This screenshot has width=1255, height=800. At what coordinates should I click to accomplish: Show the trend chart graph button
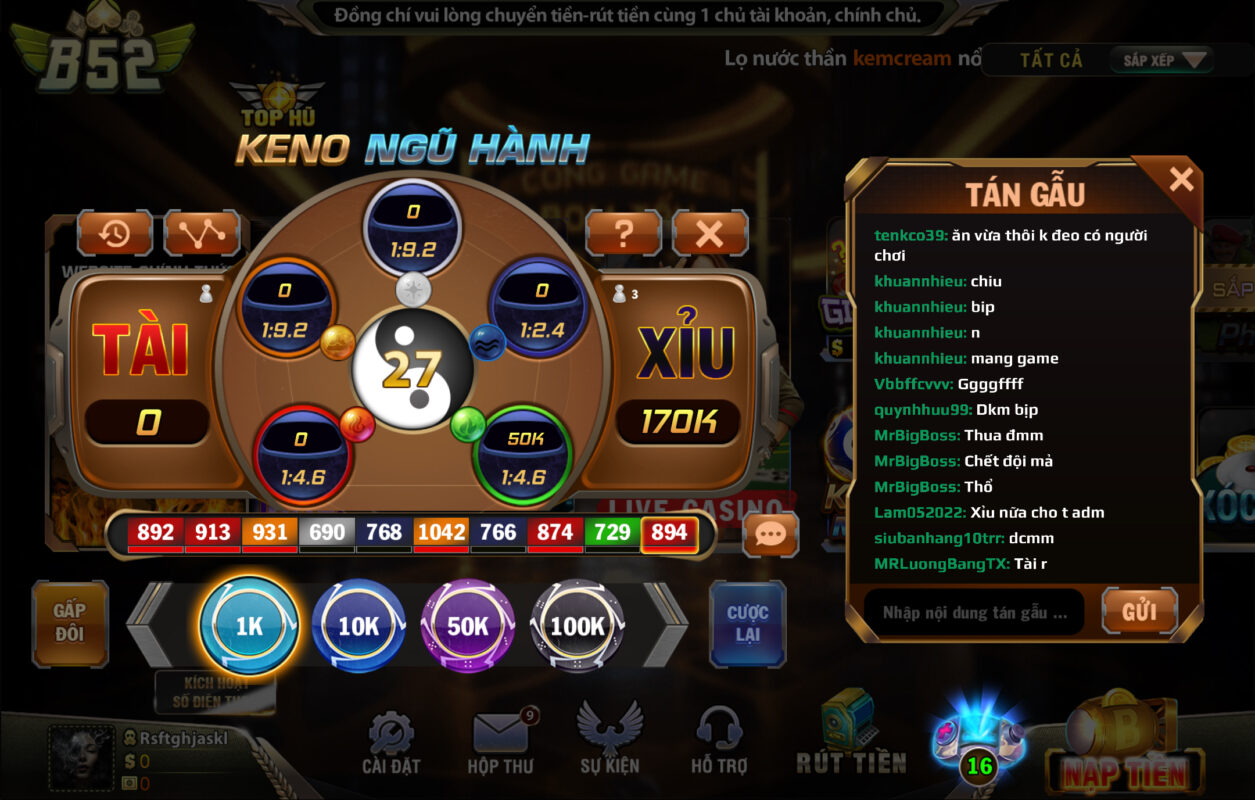[201, 233]
